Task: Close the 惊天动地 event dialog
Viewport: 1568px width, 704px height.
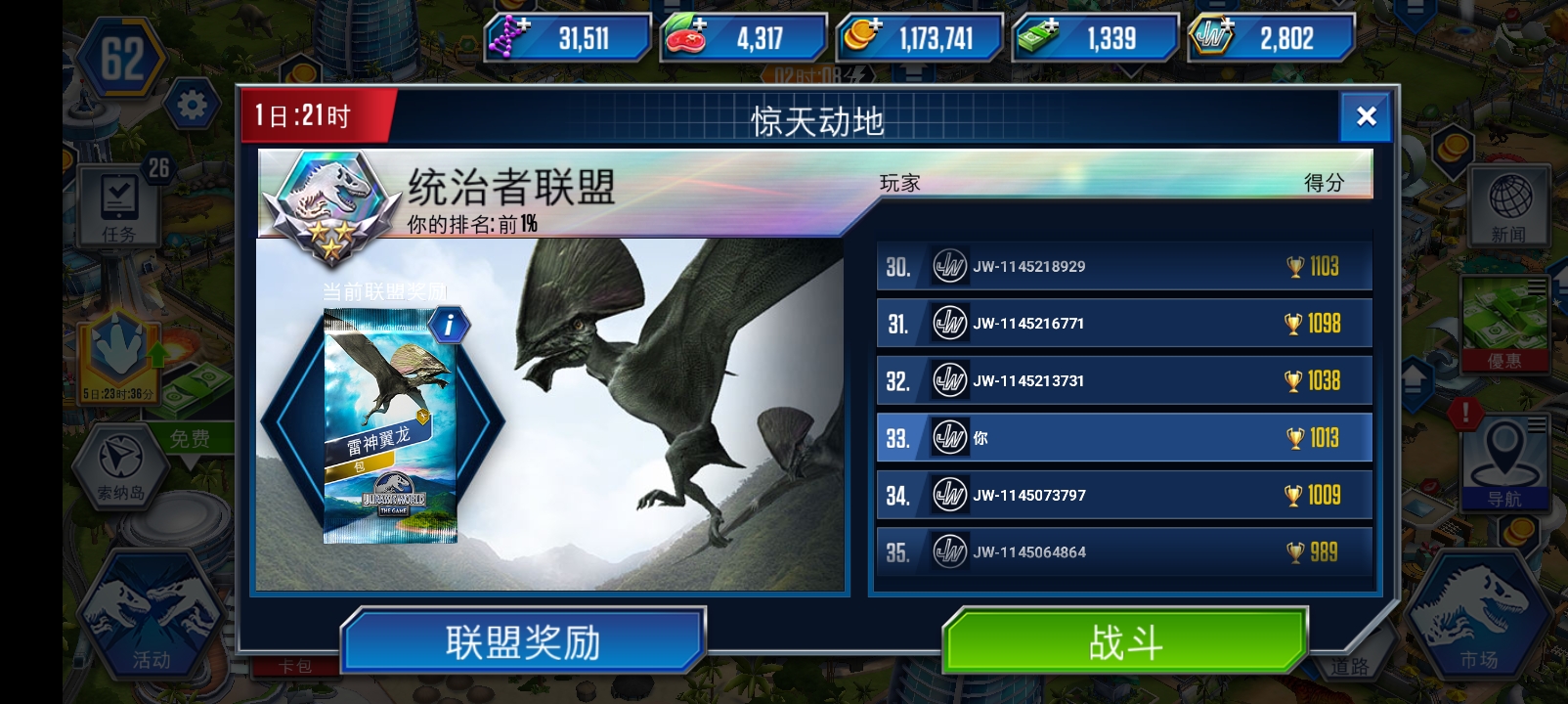Action: pos(1366,115)
